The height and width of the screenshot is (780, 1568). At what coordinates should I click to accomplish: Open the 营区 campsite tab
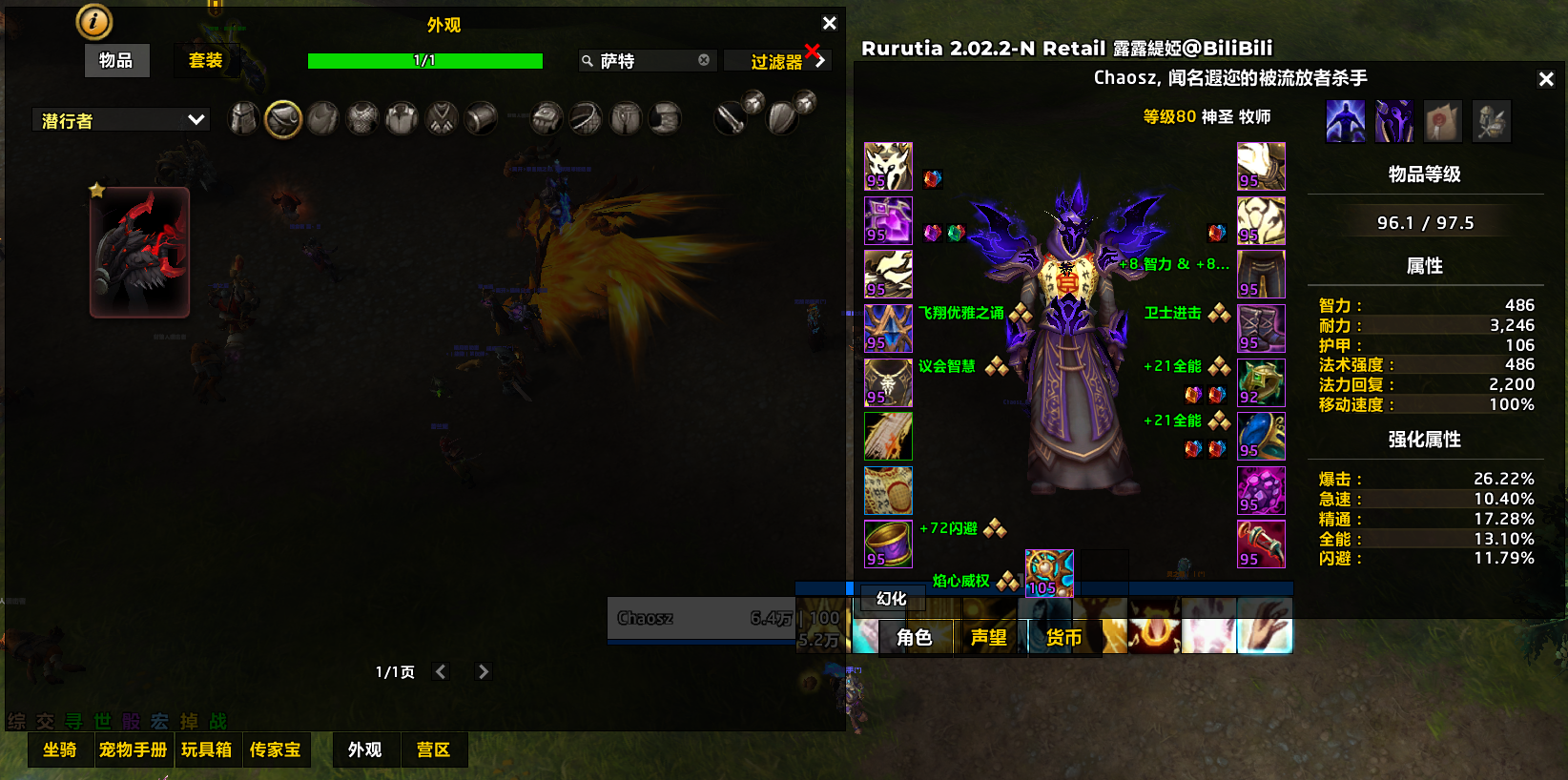[433, 750]
